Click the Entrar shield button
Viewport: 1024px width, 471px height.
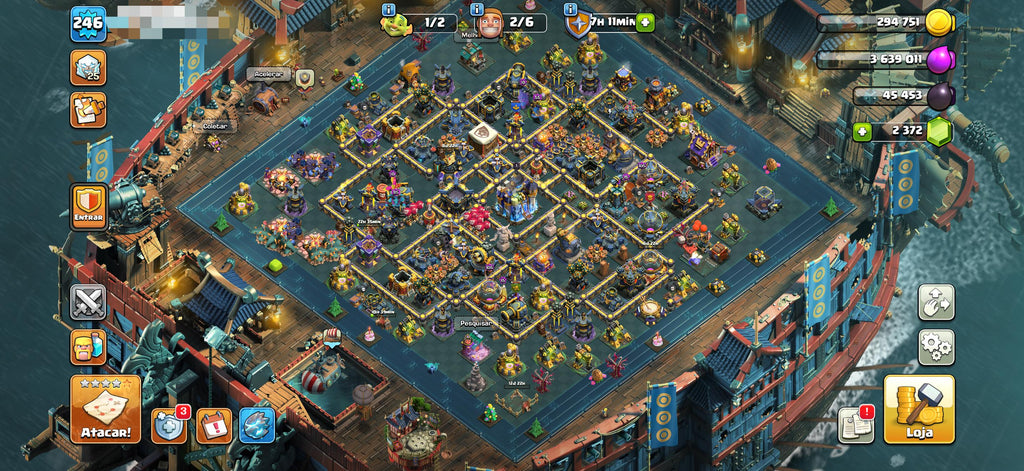(x=89, y=207)
